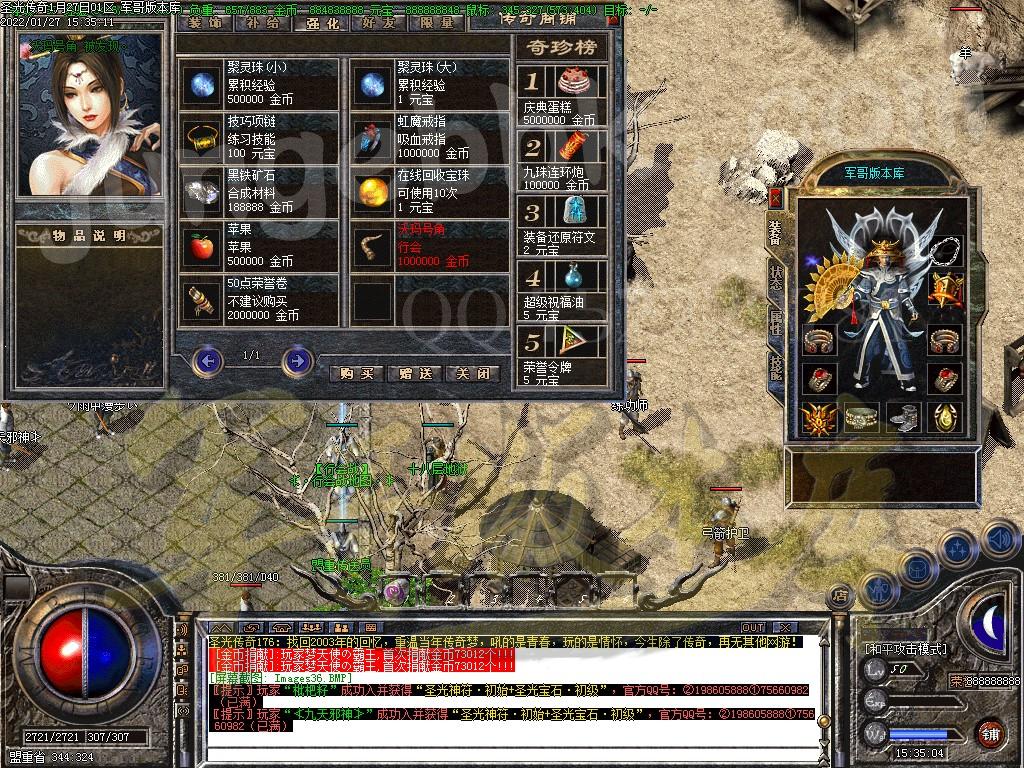Select the 聚灵珠(小) shop item

click(204, 84)
